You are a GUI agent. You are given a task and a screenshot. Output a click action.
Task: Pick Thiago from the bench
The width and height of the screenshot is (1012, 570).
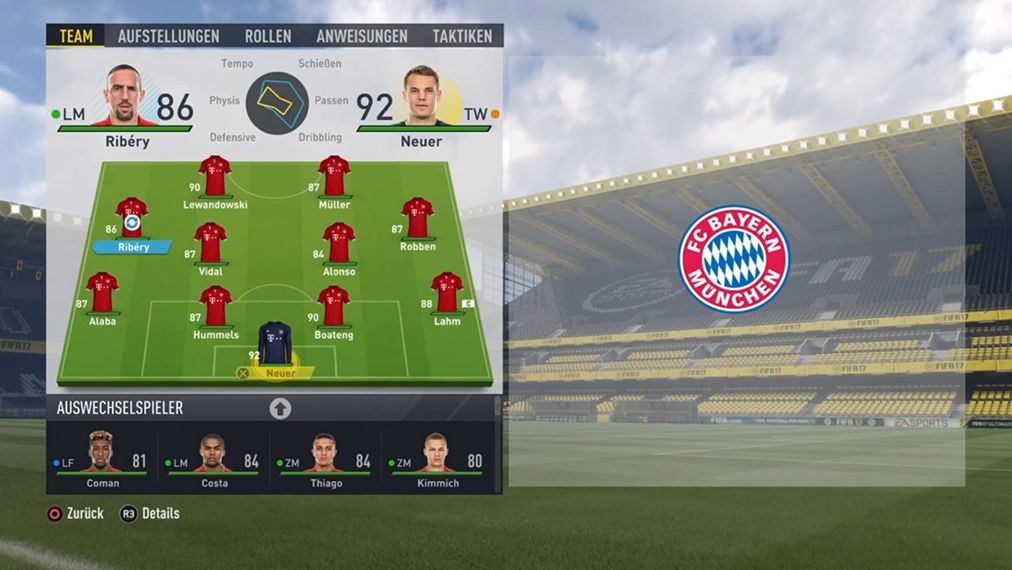326,461
